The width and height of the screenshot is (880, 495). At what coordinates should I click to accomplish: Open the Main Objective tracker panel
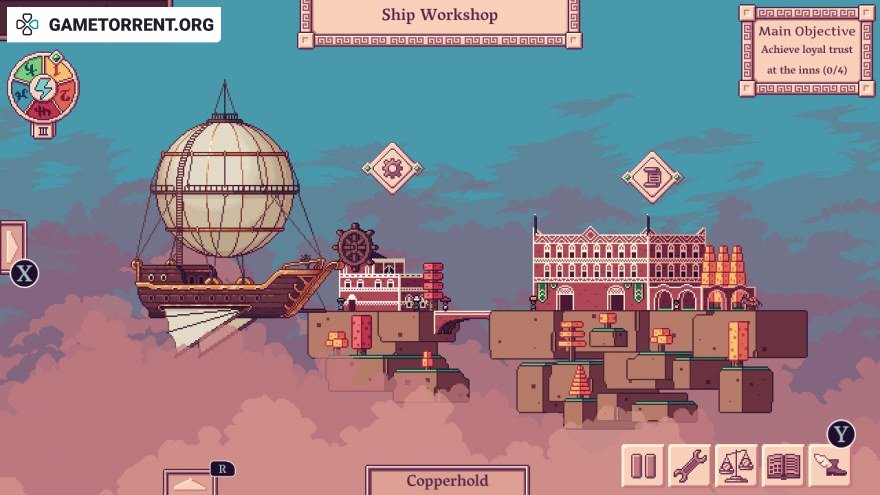tap(804, 50)
